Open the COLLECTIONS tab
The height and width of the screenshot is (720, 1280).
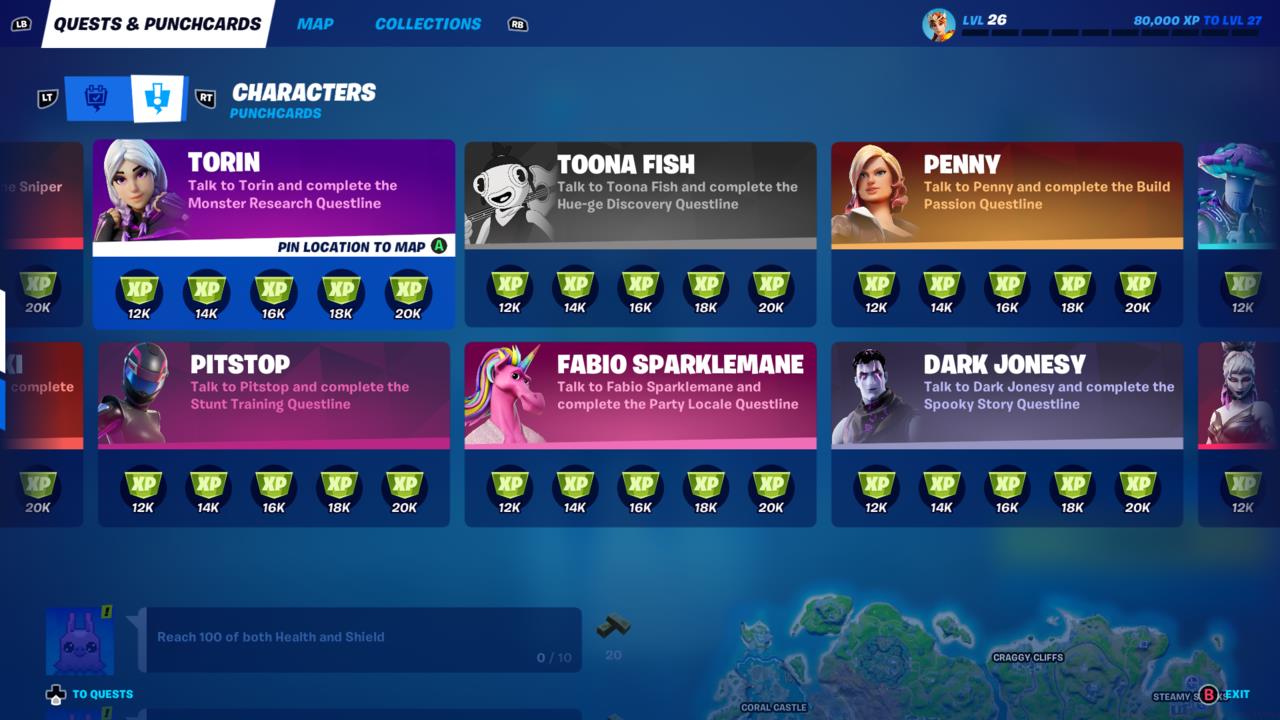[x=427, y=23]
